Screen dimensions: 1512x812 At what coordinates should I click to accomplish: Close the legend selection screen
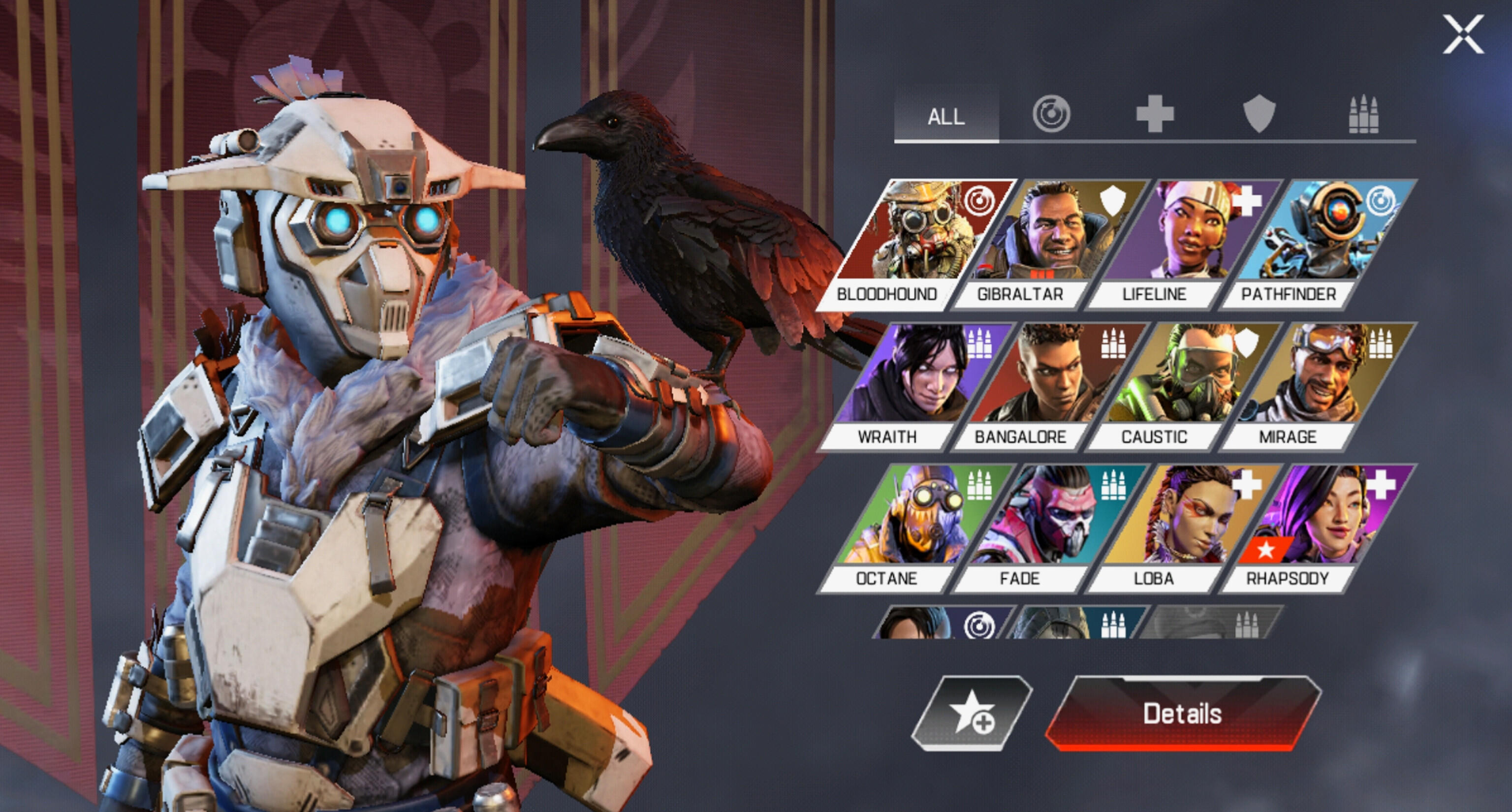tap(1463, 34)
